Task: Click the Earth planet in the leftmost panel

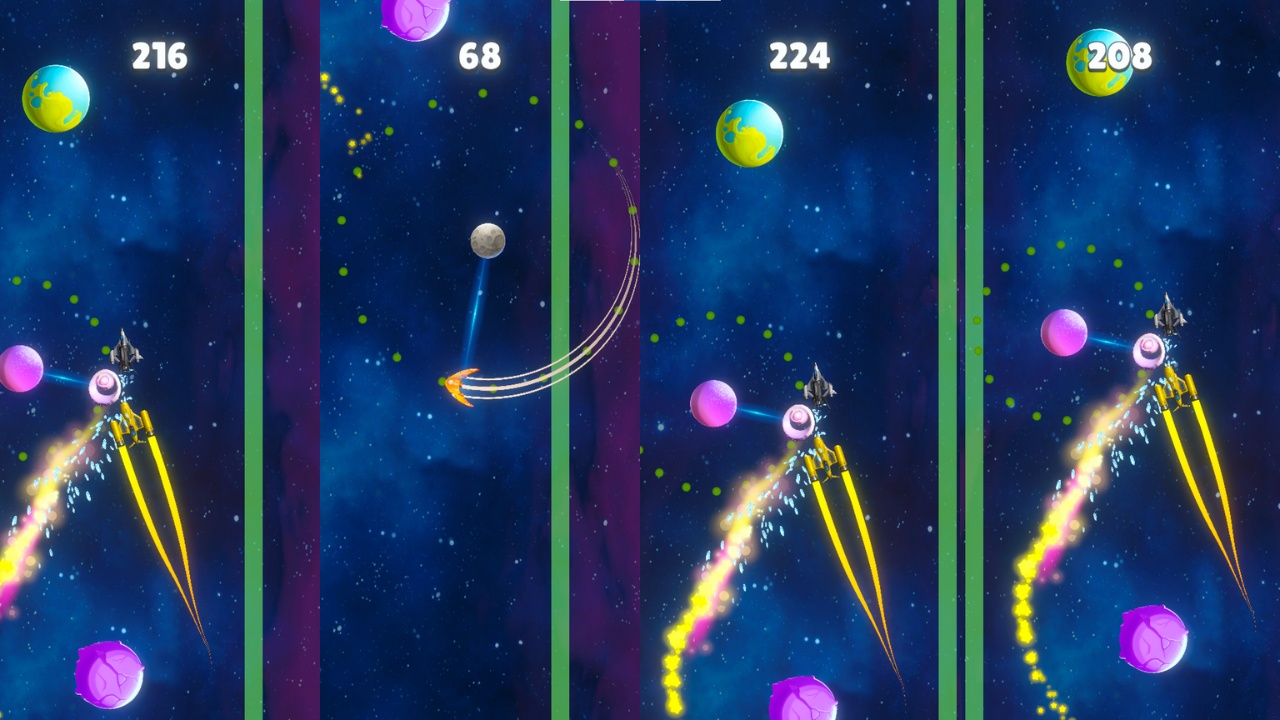Action: [x=55, y=99]
